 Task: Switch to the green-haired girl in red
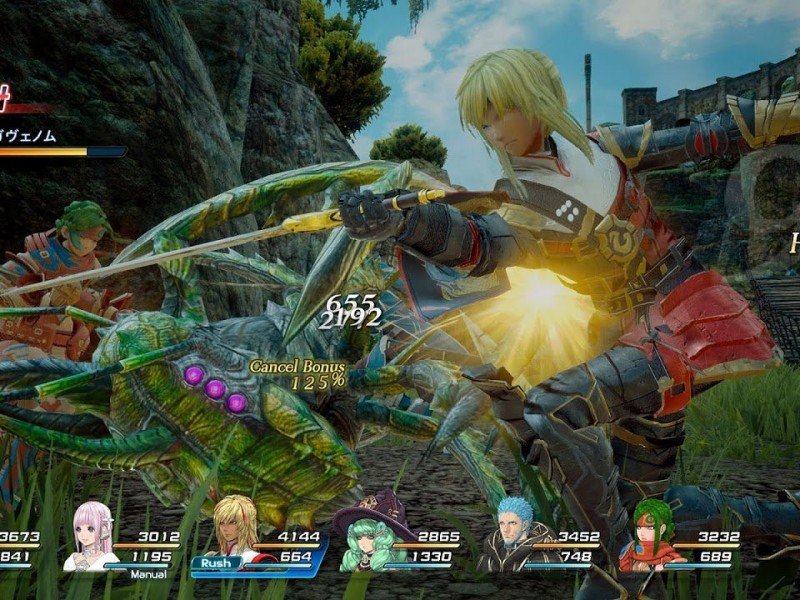647,536
